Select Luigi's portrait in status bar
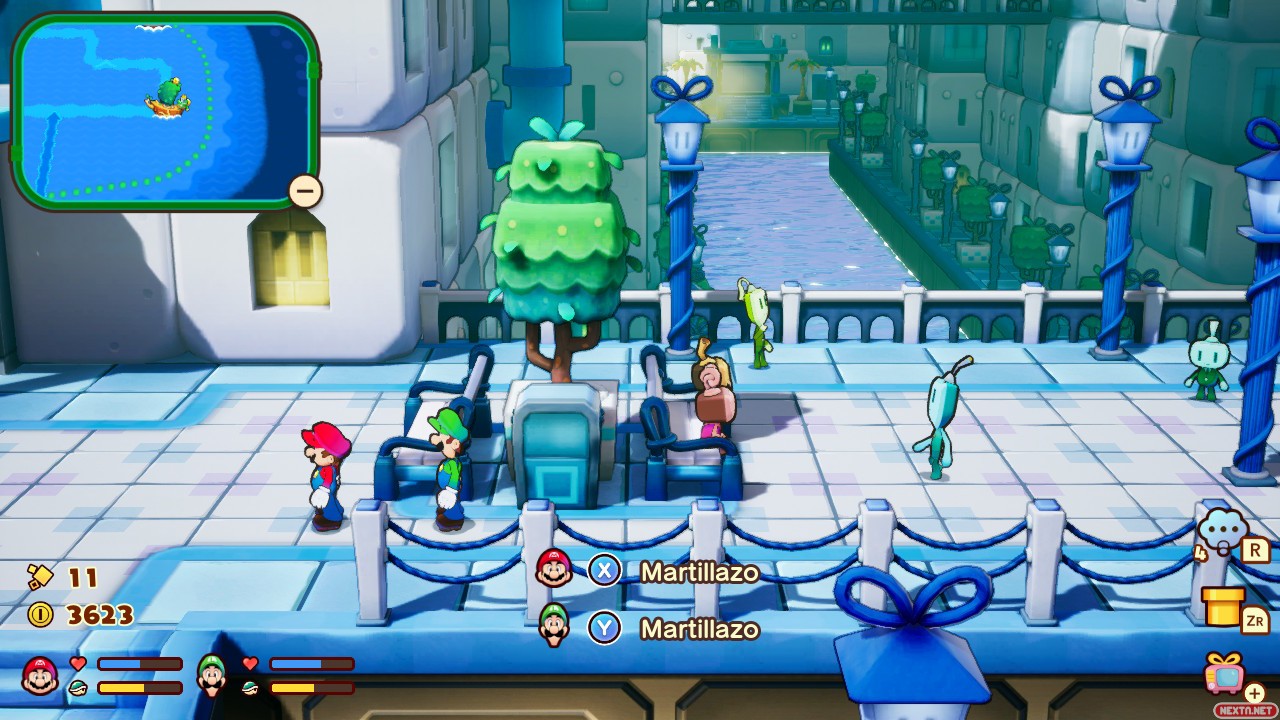The width and height of the screenshot is (1280, 720). (x=212, y=676)
